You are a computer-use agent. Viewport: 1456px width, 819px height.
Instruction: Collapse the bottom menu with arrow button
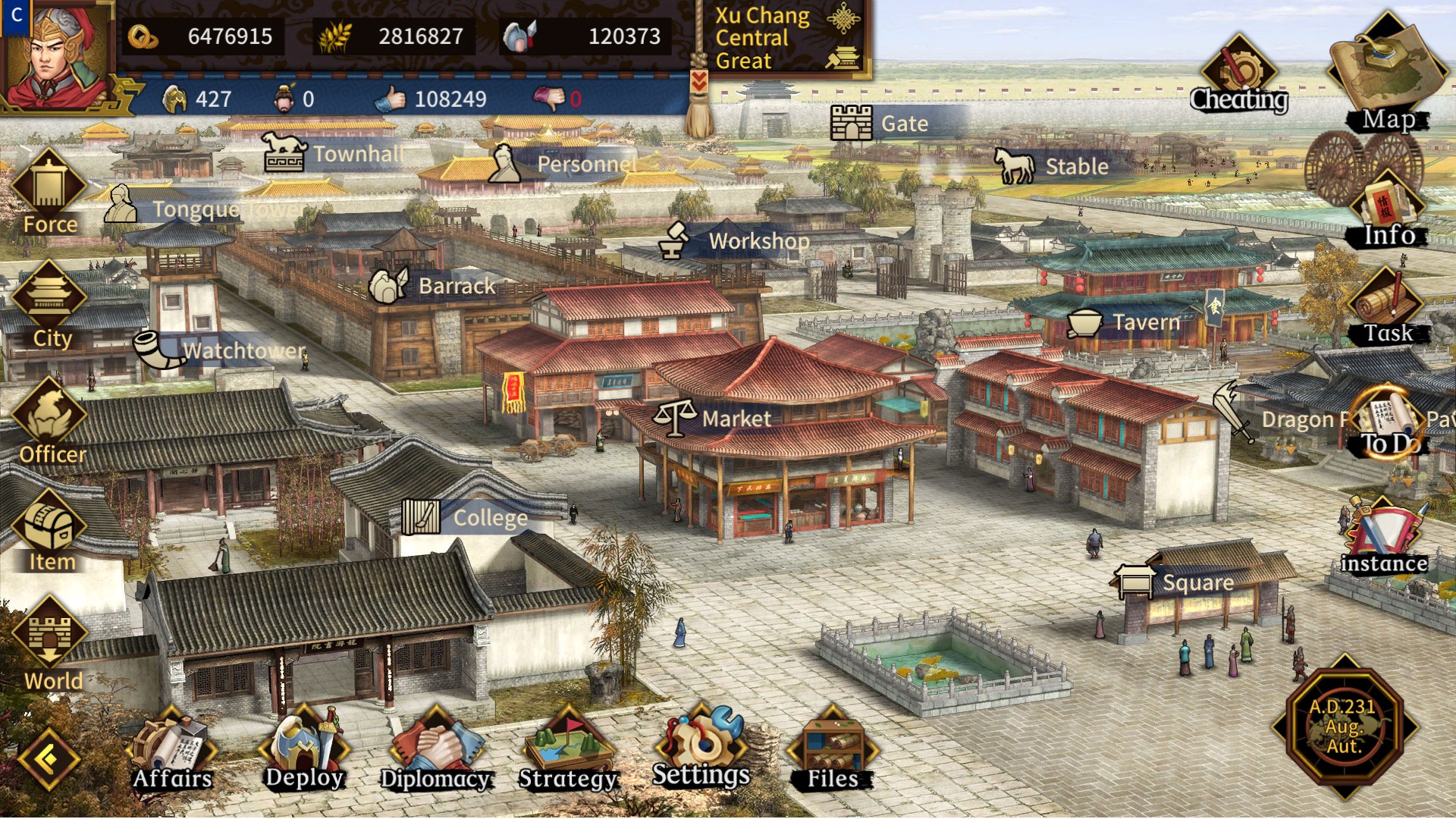tap(49, 758)
